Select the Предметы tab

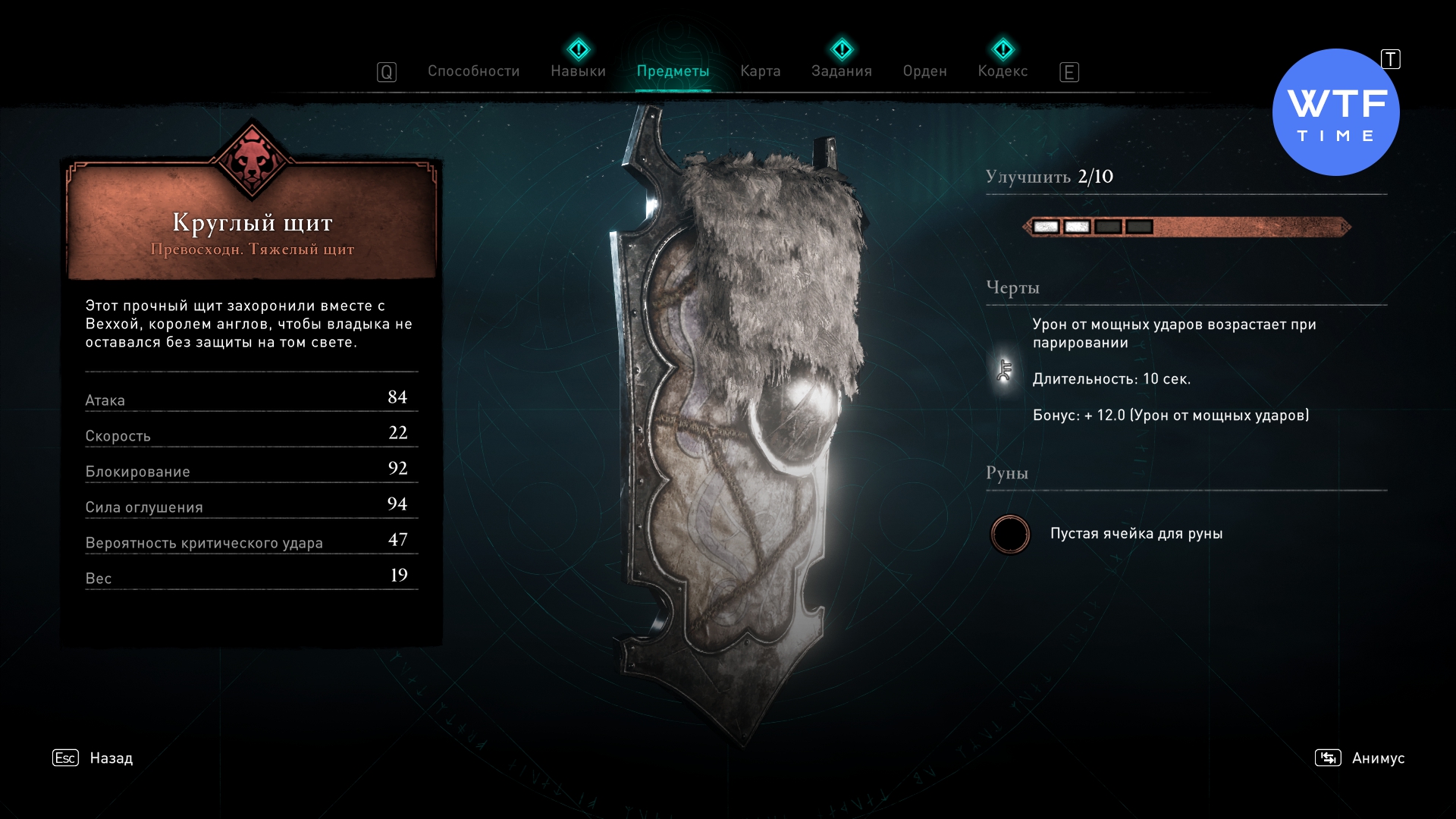click(673, 71)
